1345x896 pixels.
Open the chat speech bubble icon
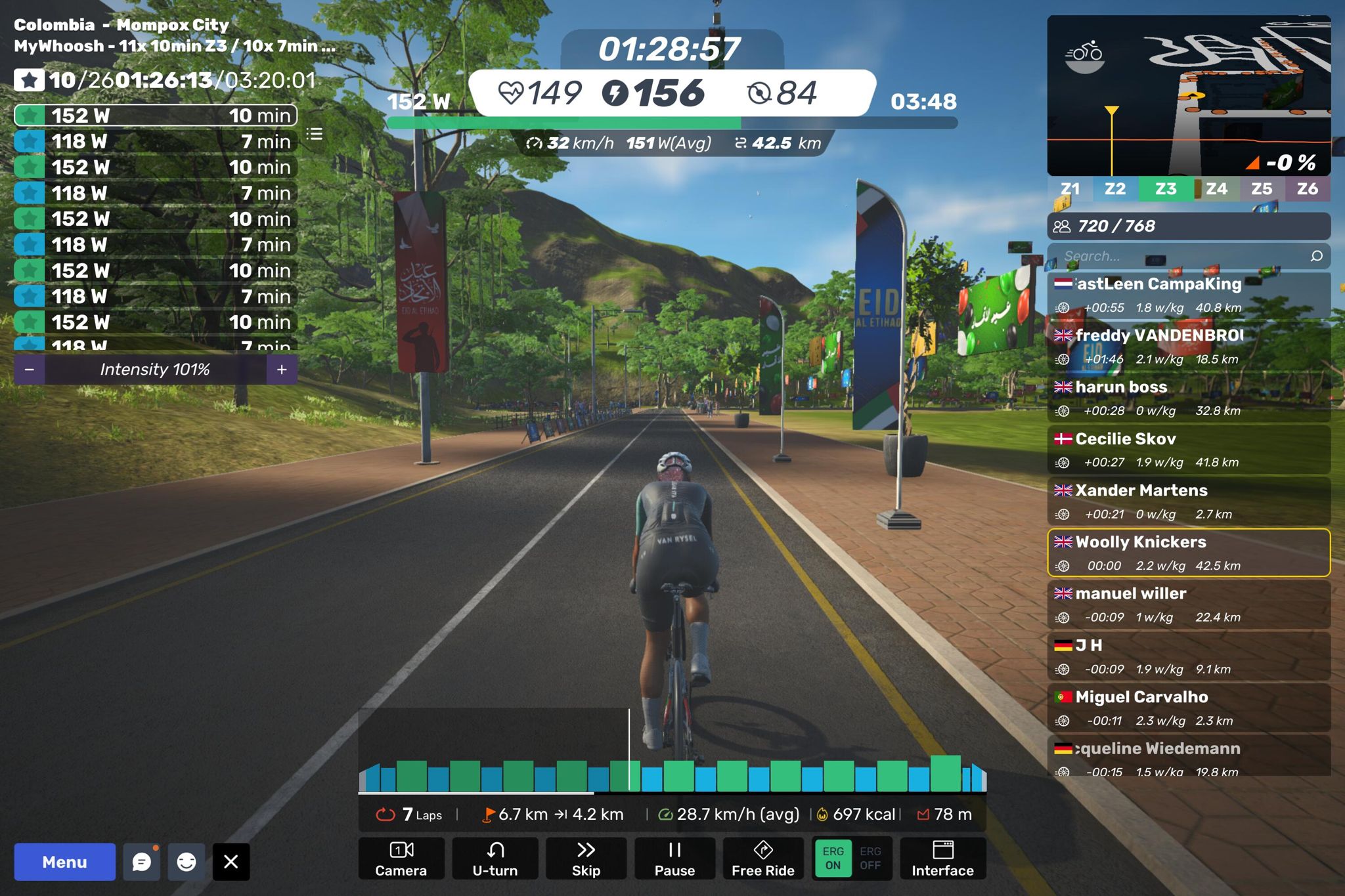(x=142, y=862)
